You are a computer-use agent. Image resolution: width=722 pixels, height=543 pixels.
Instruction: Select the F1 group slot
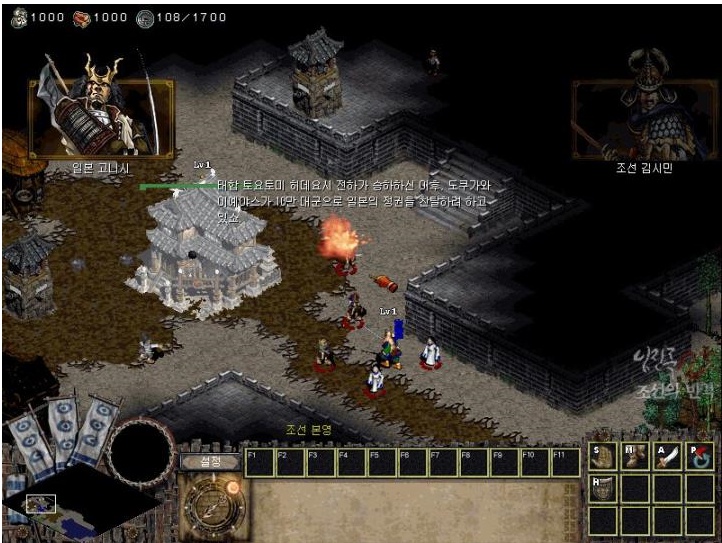259,462
